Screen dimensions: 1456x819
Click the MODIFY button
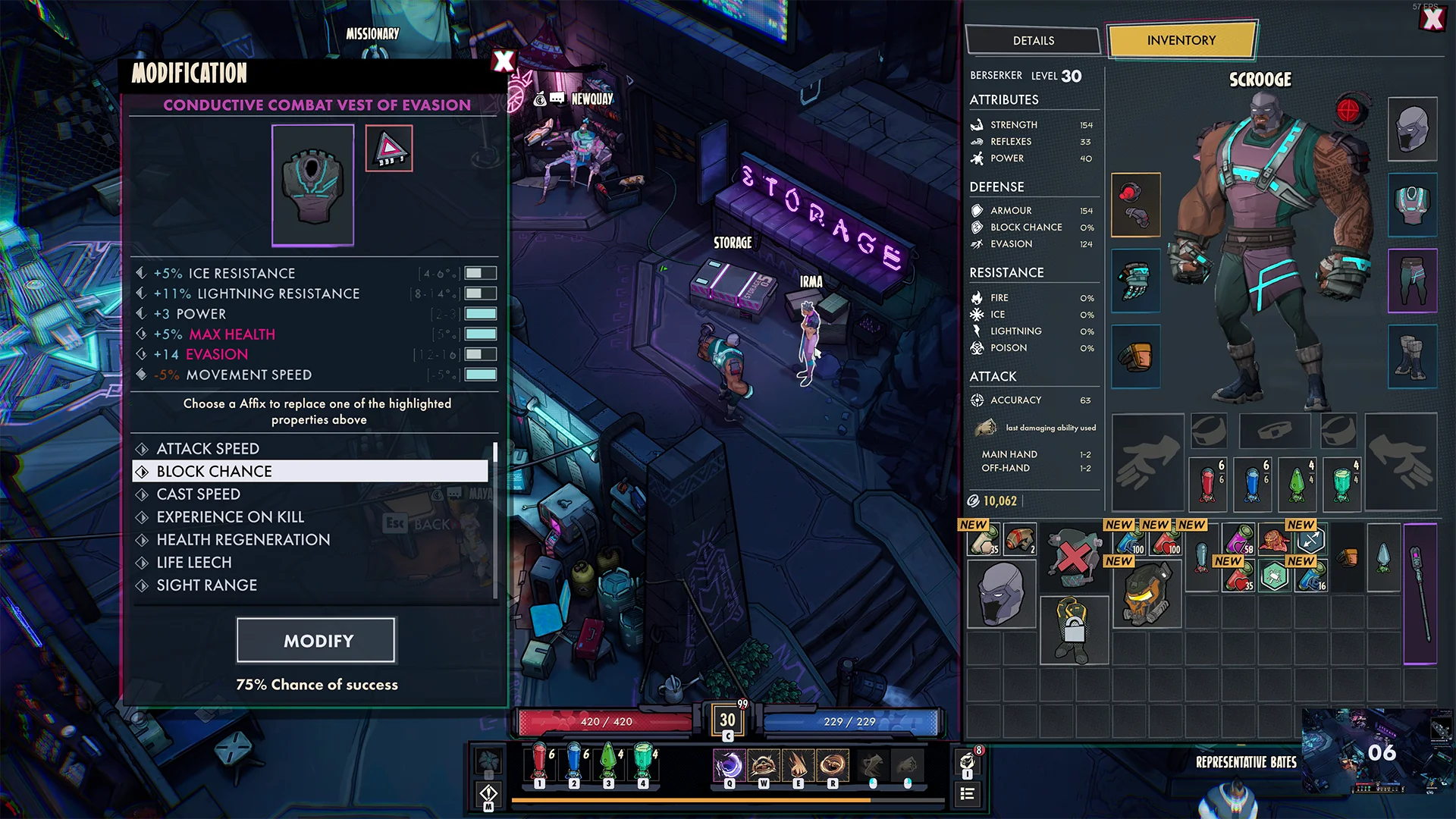click(316, 641)
